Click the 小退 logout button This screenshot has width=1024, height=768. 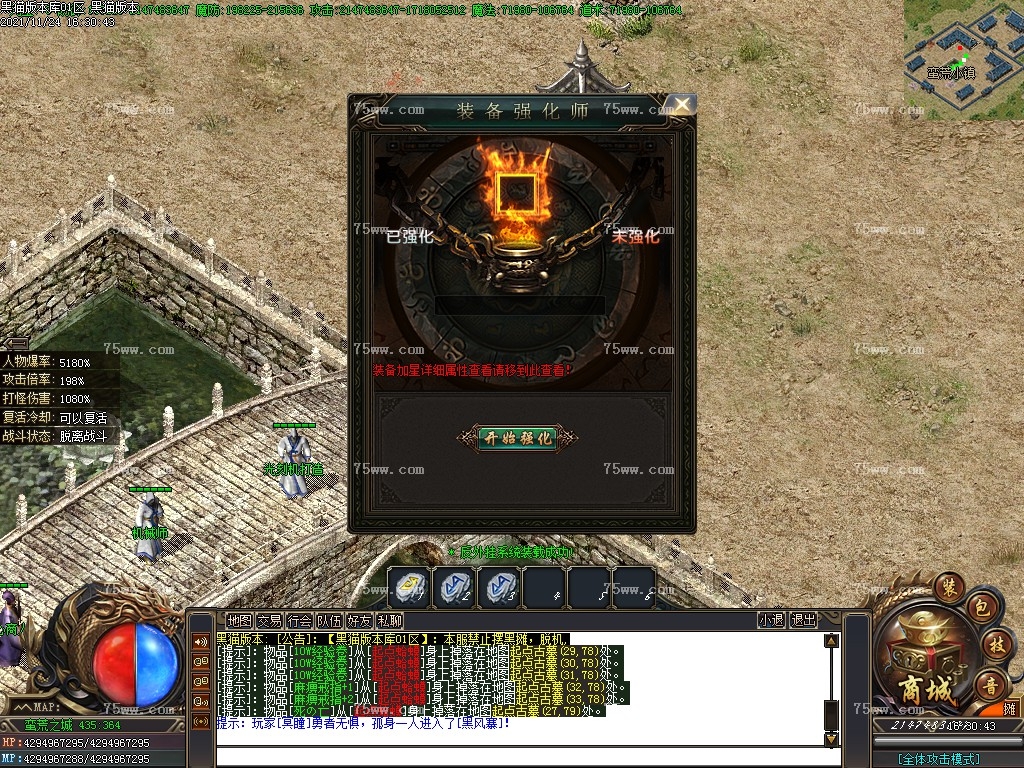click(771, 620)
